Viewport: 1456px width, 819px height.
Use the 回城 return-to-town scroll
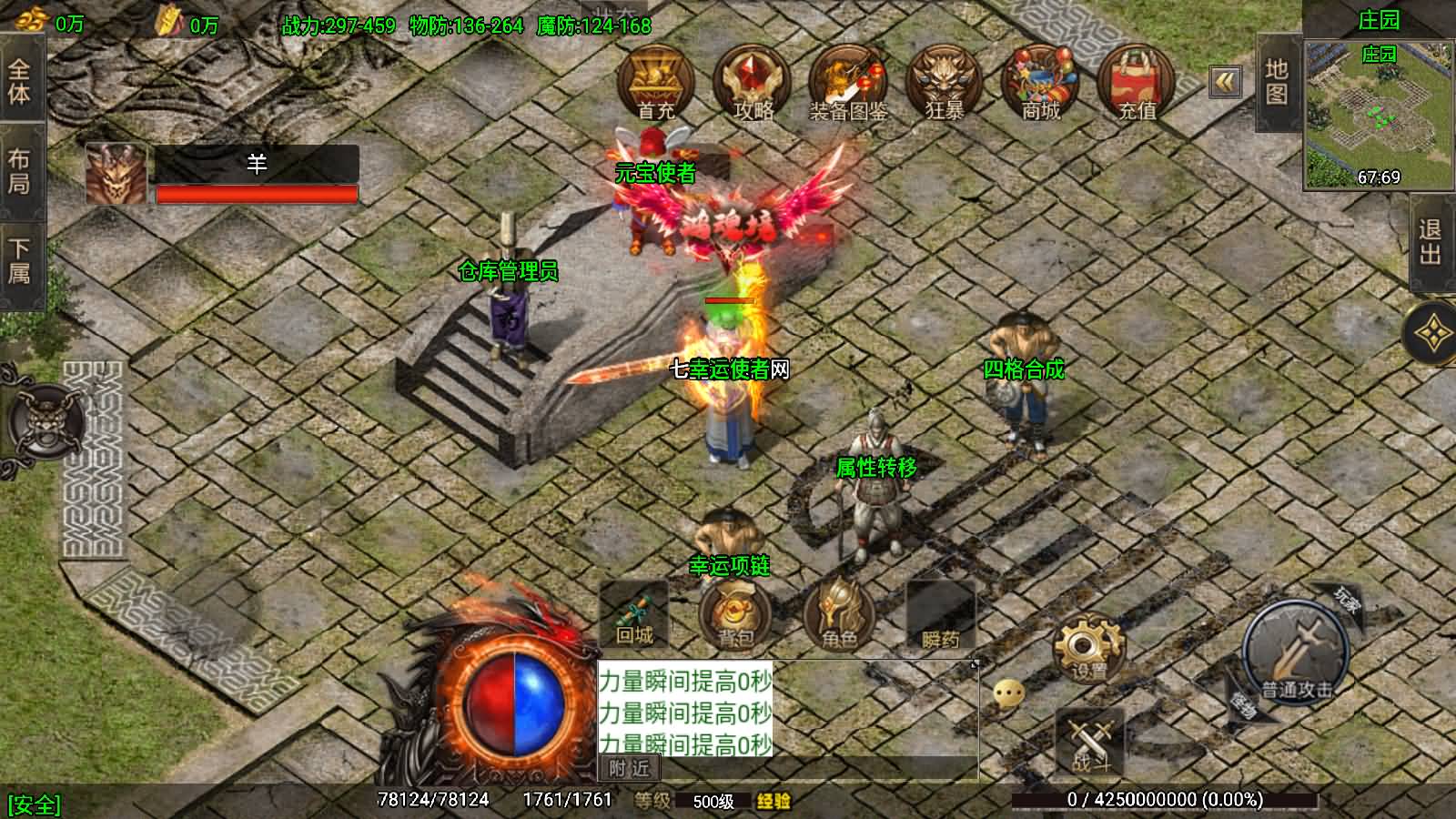(634, 615)
